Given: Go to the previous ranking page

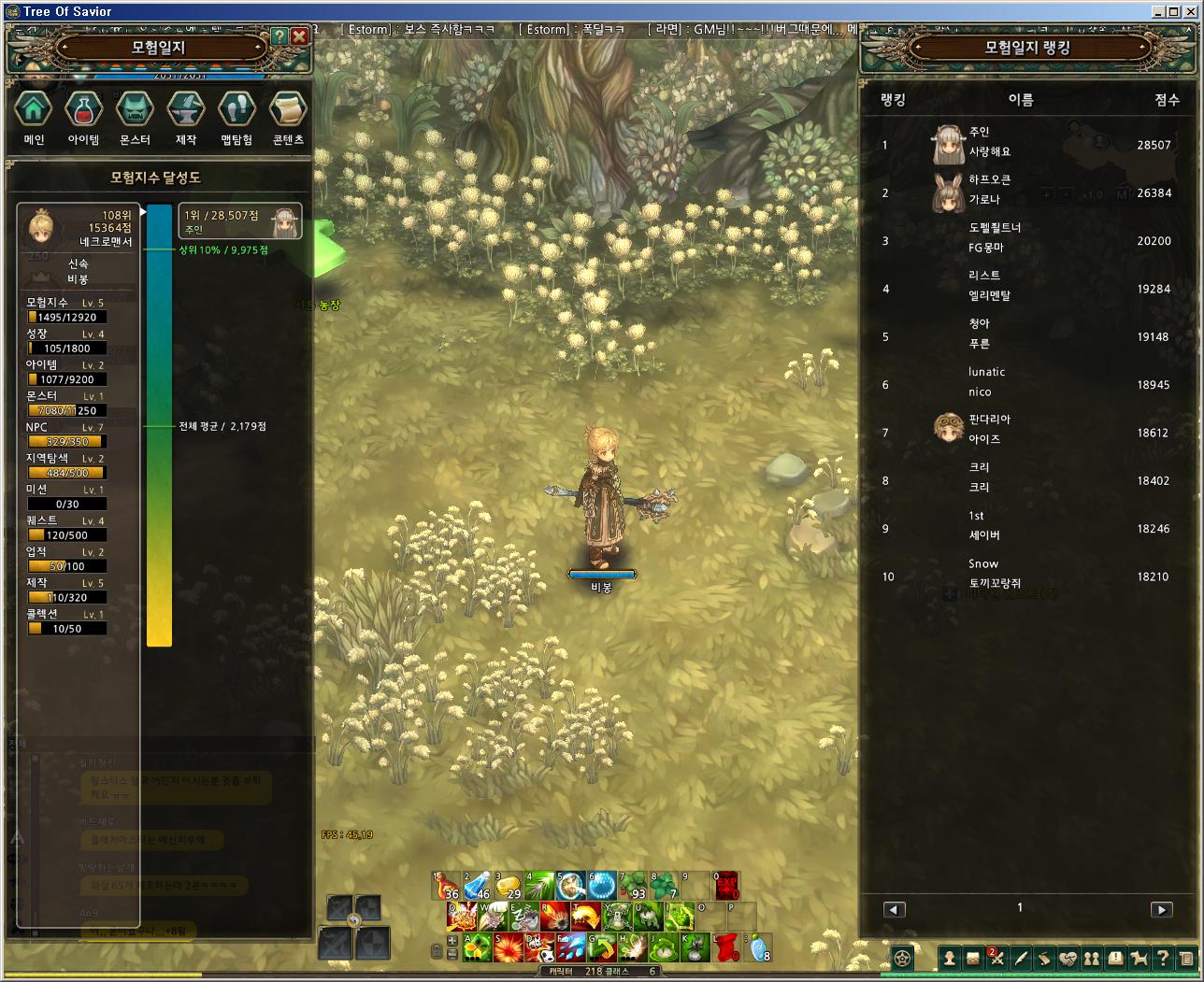Looking at the screenshot, I should (x=895, y=909).
